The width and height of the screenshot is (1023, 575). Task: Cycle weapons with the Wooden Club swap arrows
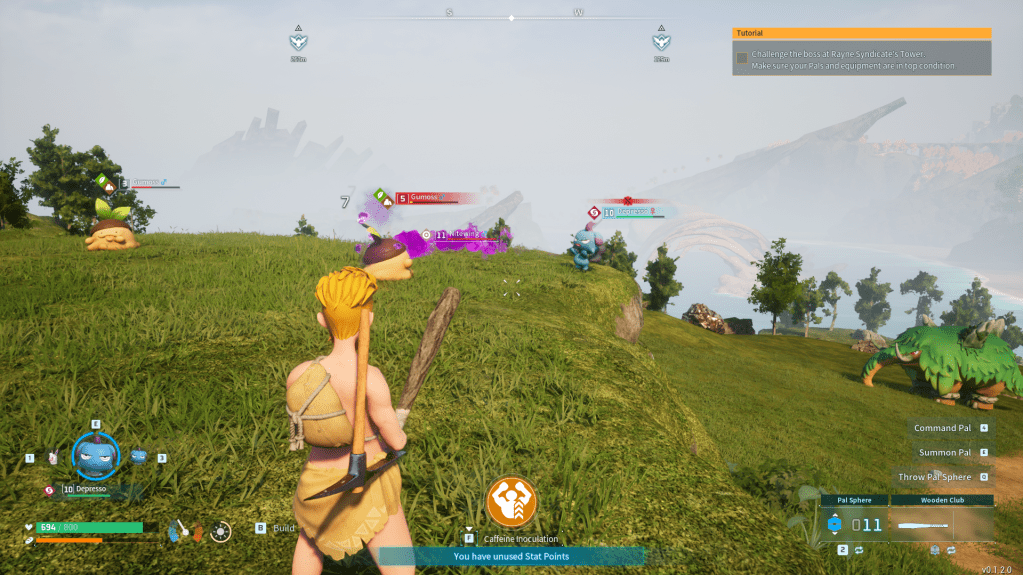952,550
